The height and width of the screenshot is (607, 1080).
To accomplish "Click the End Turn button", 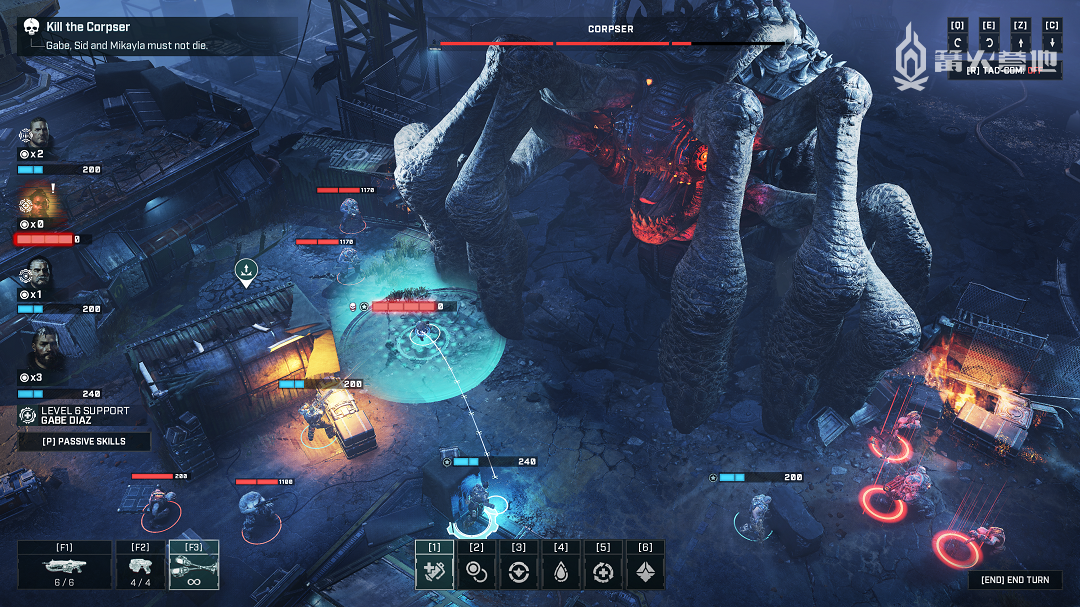I will coord(1015,580).
